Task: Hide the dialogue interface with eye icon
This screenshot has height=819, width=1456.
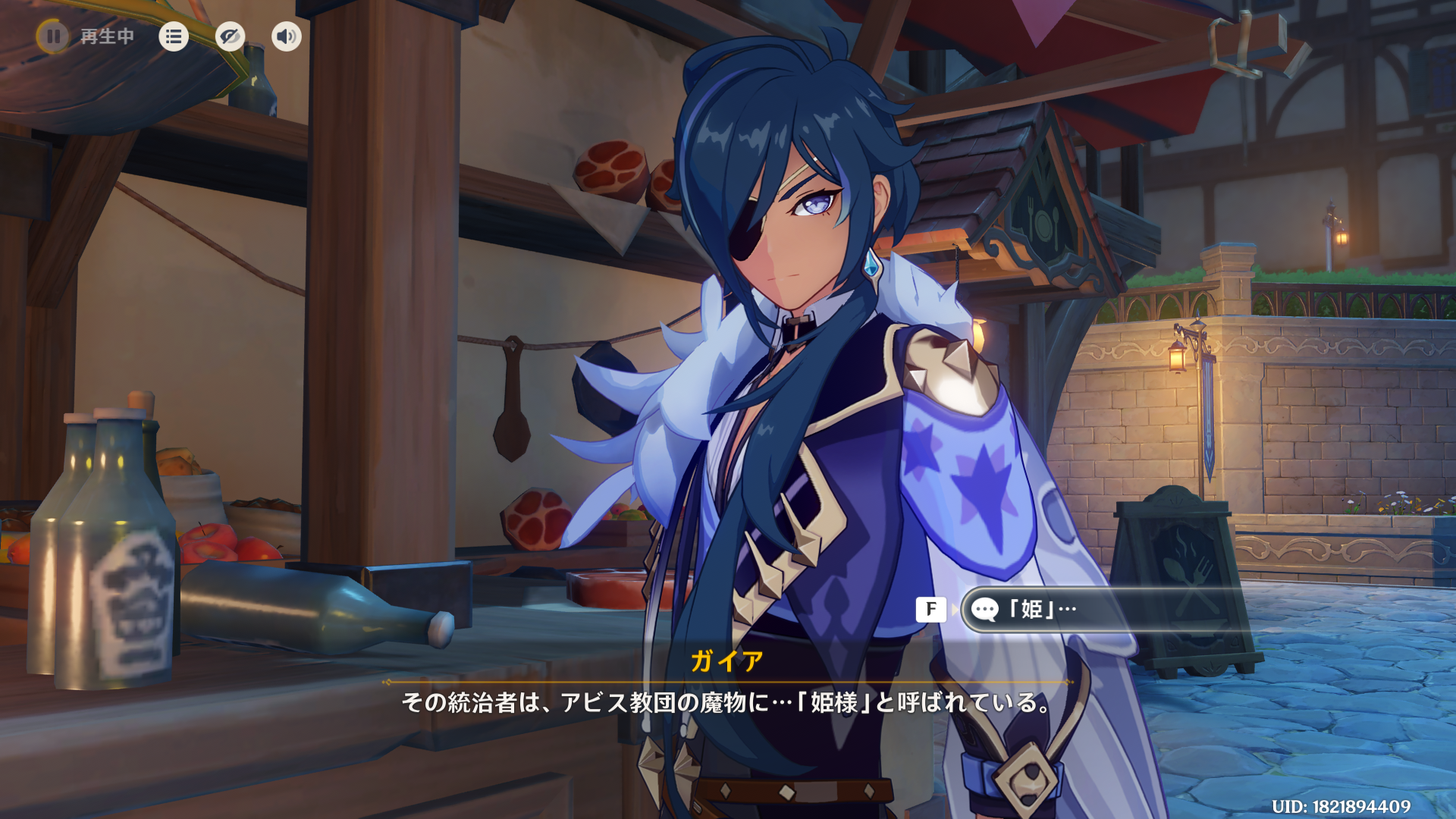Action: [230, 36]
